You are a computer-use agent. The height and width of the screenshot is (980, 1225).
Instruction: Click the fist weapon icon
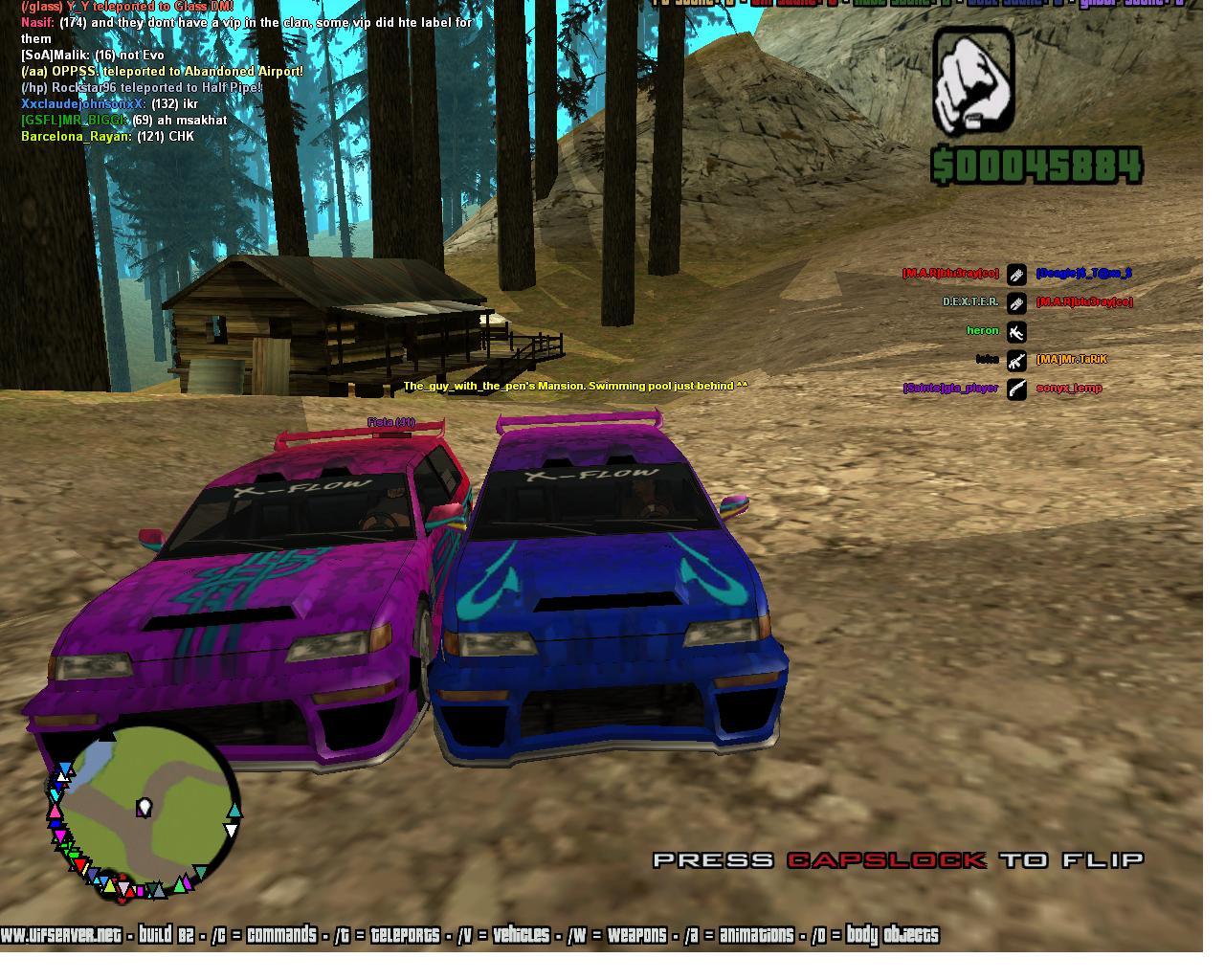click(x=972, y=81)
